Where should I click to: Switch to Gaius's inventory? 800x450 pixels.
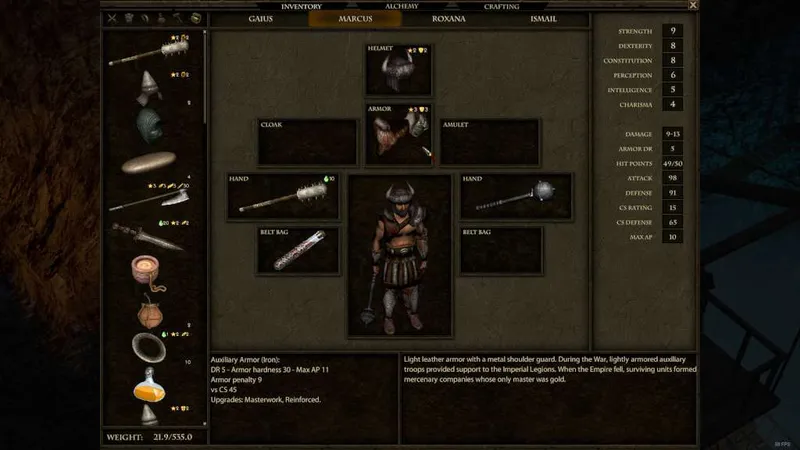(261, 18)
